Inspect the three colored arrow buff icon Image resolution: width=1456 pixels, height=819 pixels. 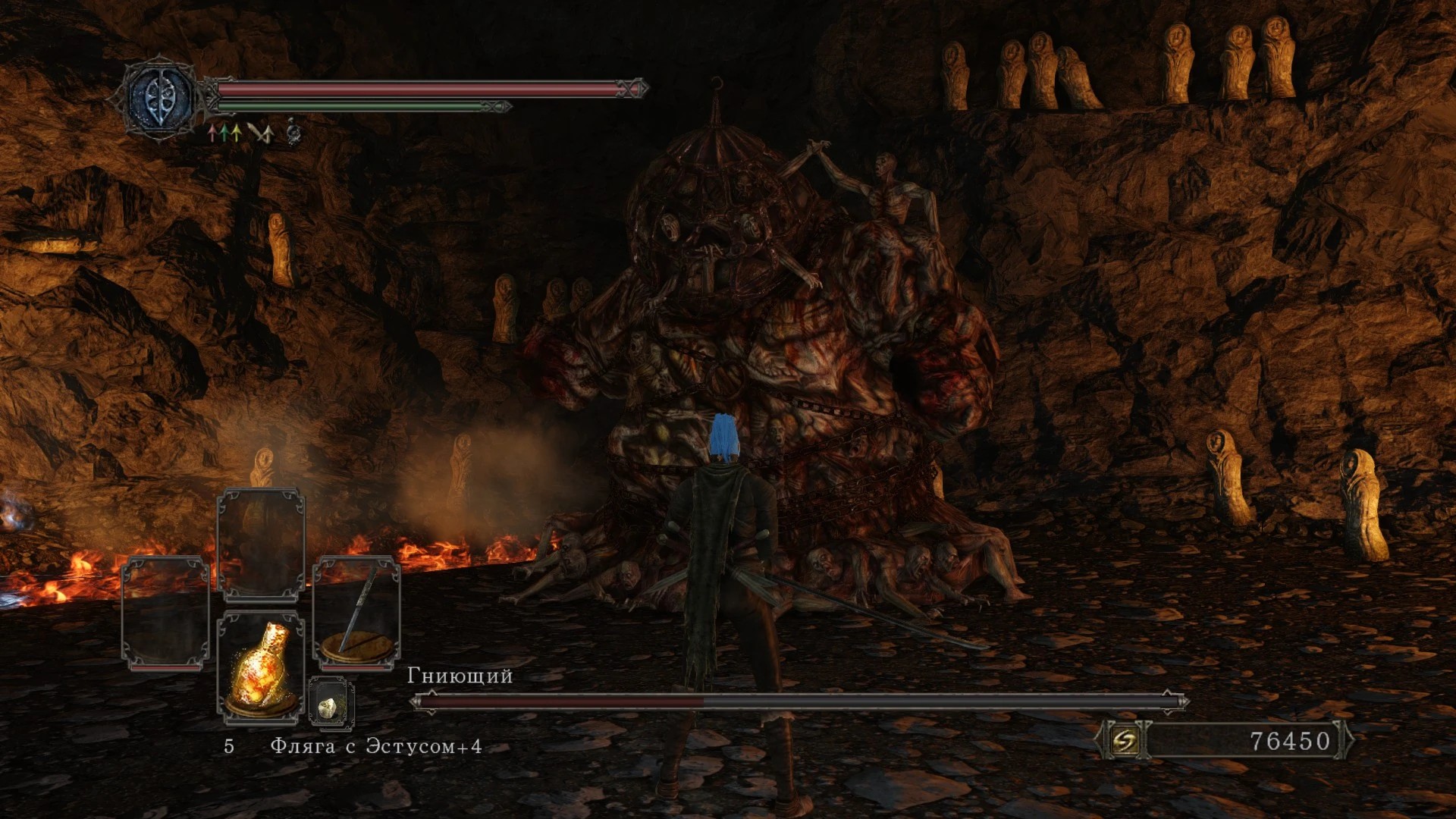coord(225,134)
